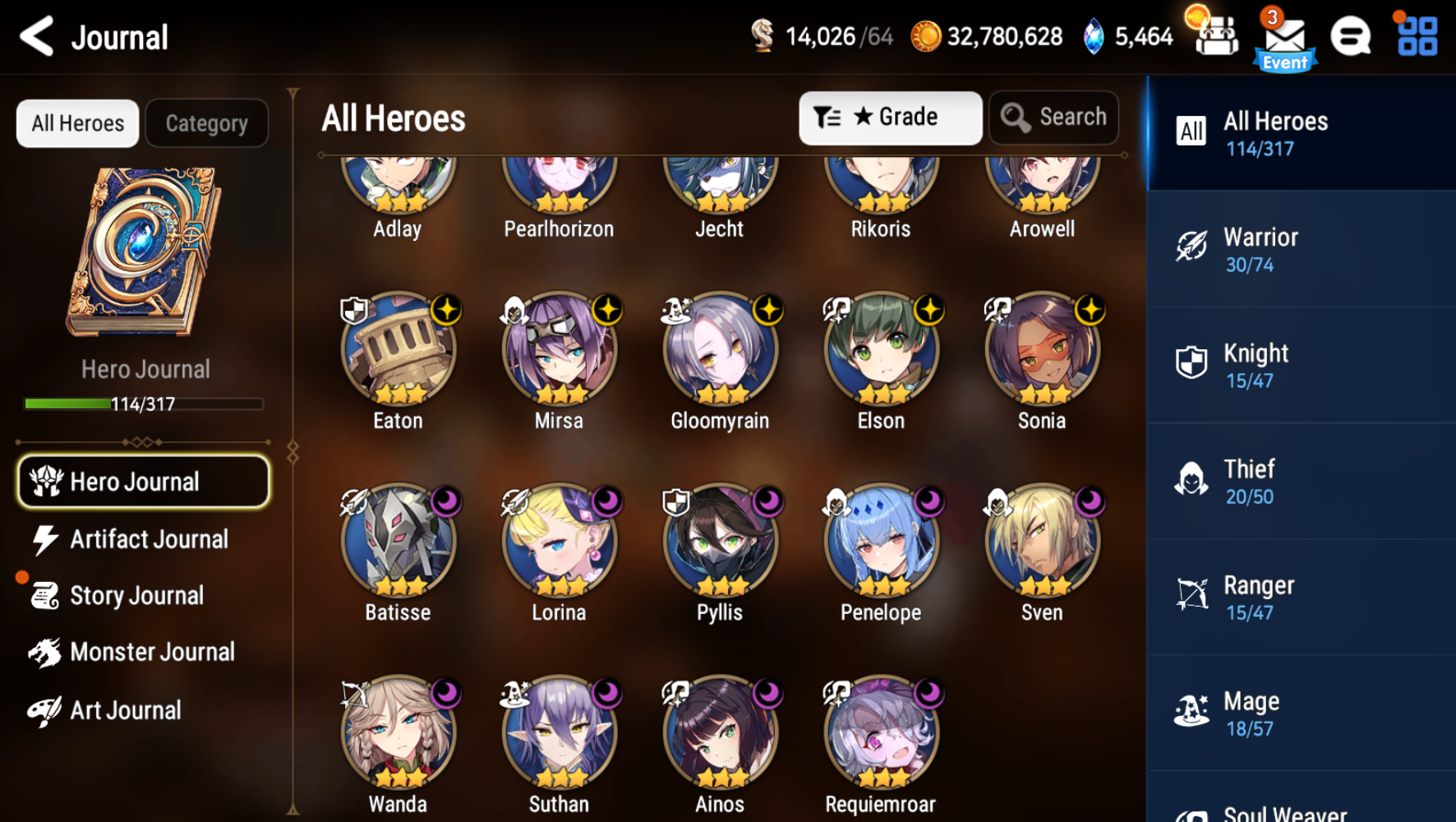This screenshot has width=1456, height=822.
Task: Tap Eaton's hero portrait
Action: (x=398, y=352)
